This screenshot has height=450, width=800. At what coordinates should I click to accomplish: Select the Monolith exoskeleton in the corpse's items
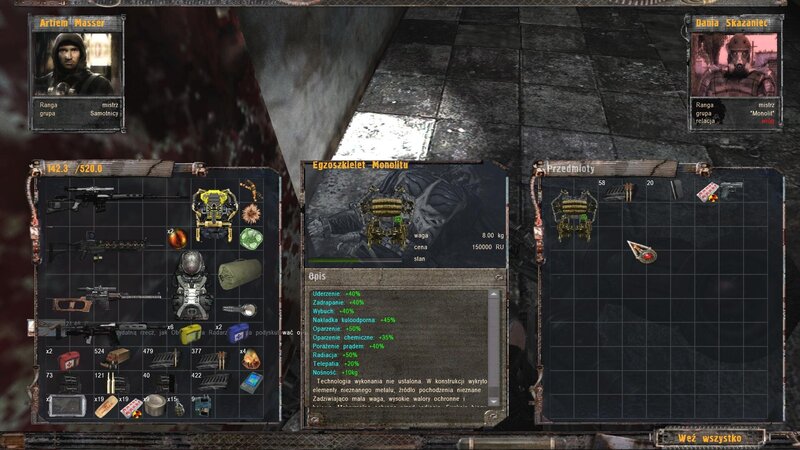[574, 216]
